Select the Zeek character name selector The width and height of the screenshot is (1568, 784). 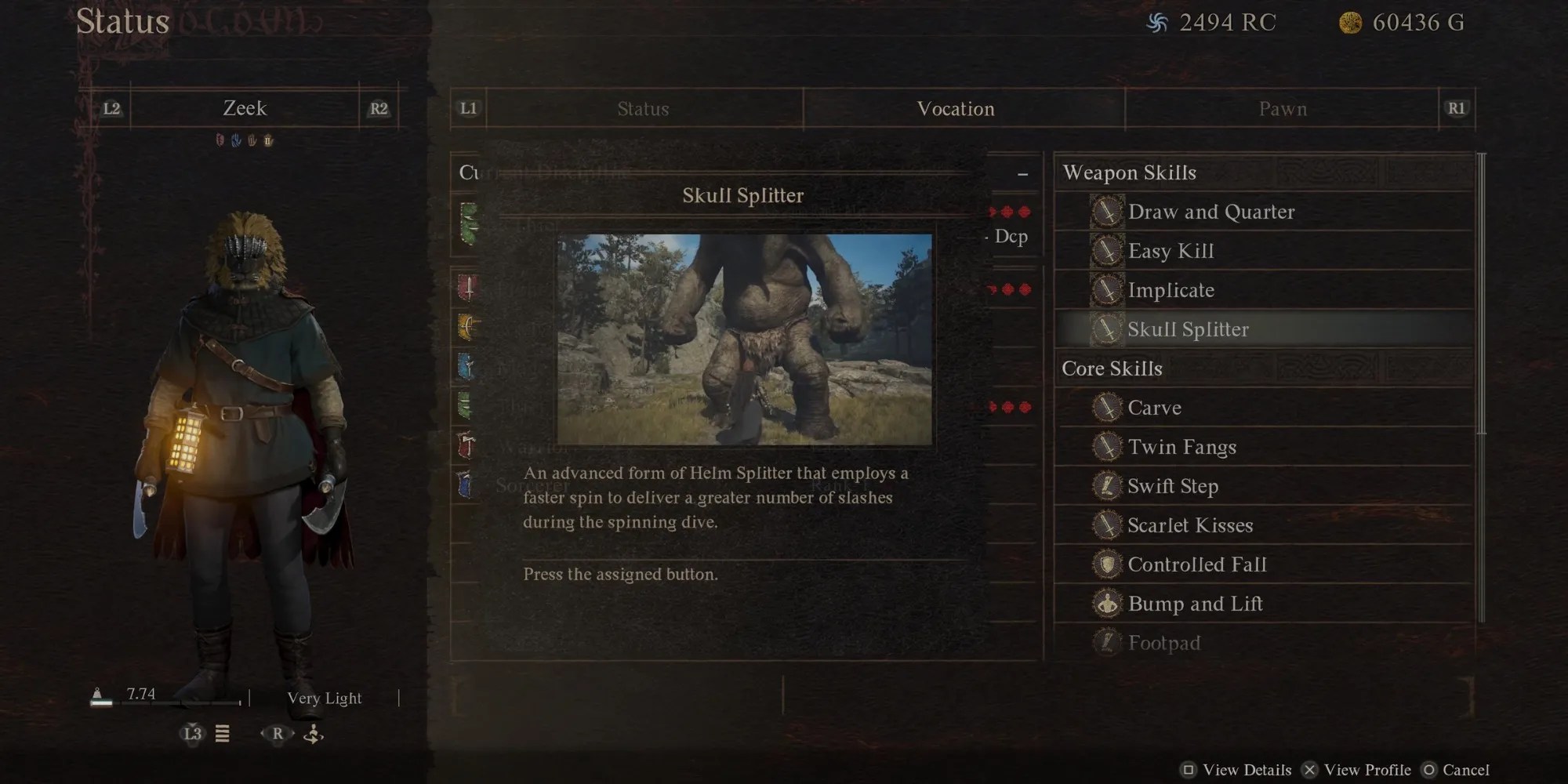tap(245, 108)
